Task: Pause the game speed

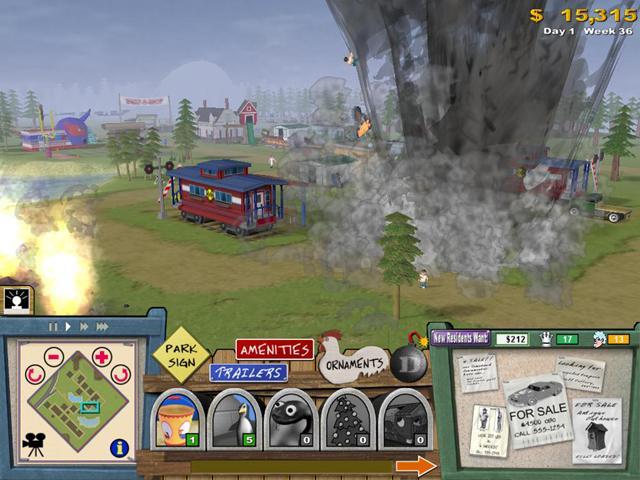Action: coord(54,326)
